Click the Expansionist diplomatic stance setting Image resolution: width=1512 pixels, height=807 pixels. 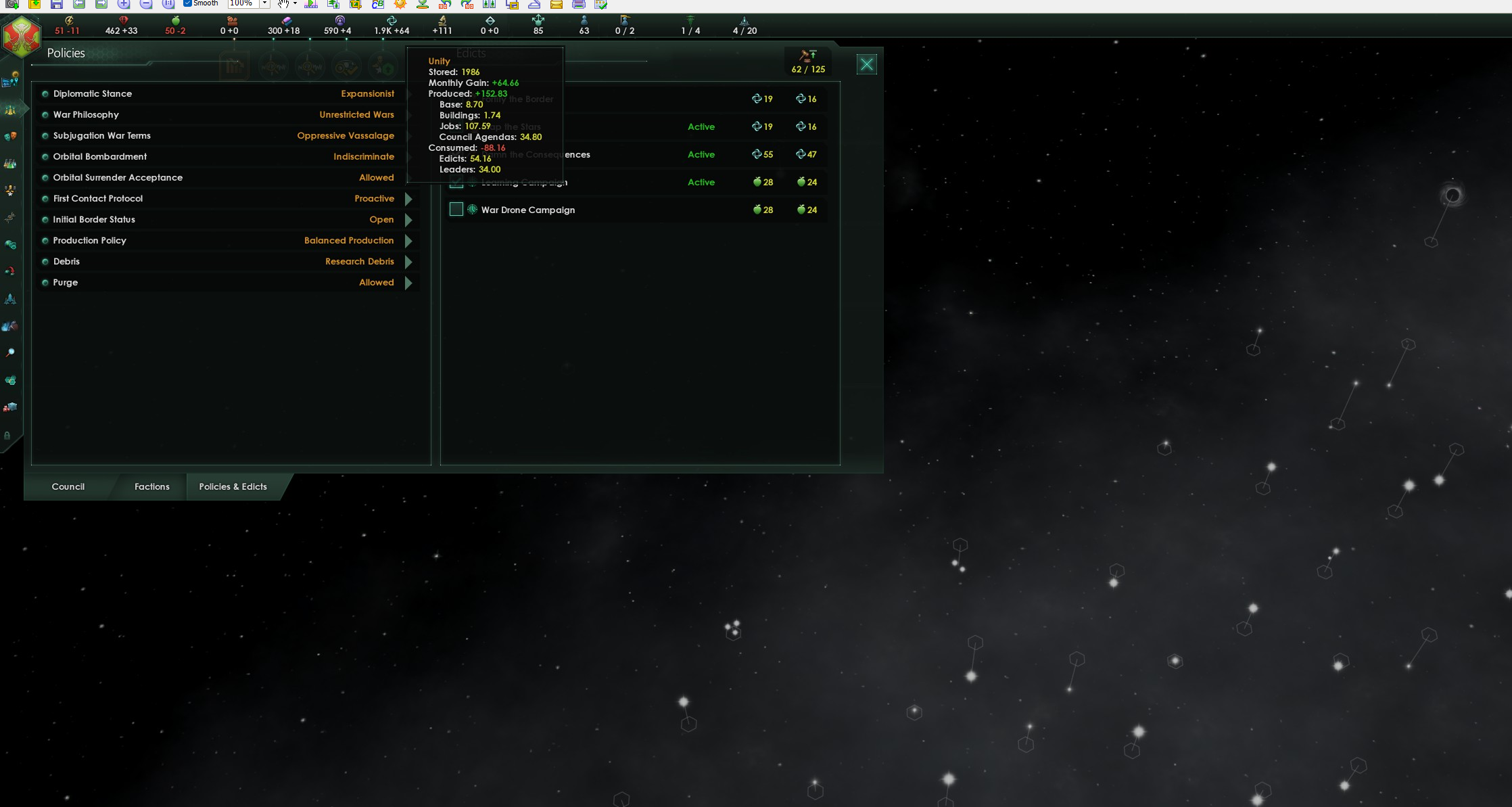click(x=367, y=93)
